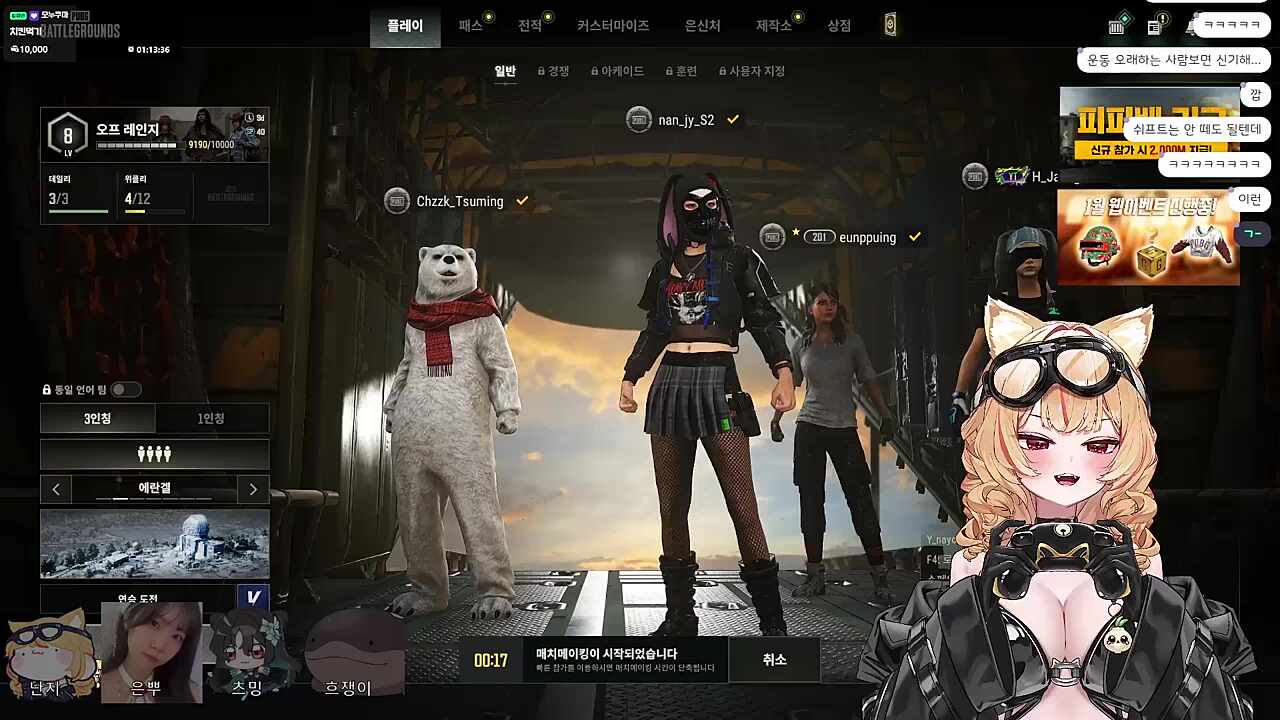The image size is (1280, 720).
Task: Open the 1월 웹이벤트 banner
Action: coord(1148,238)
